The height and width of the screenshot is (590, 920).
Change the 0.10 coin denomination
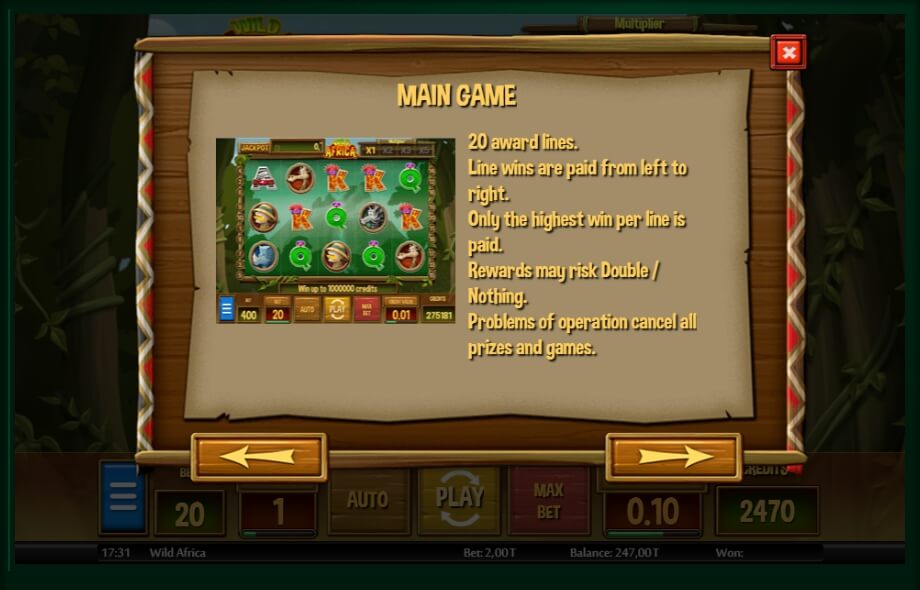click(x=652, y=512)
